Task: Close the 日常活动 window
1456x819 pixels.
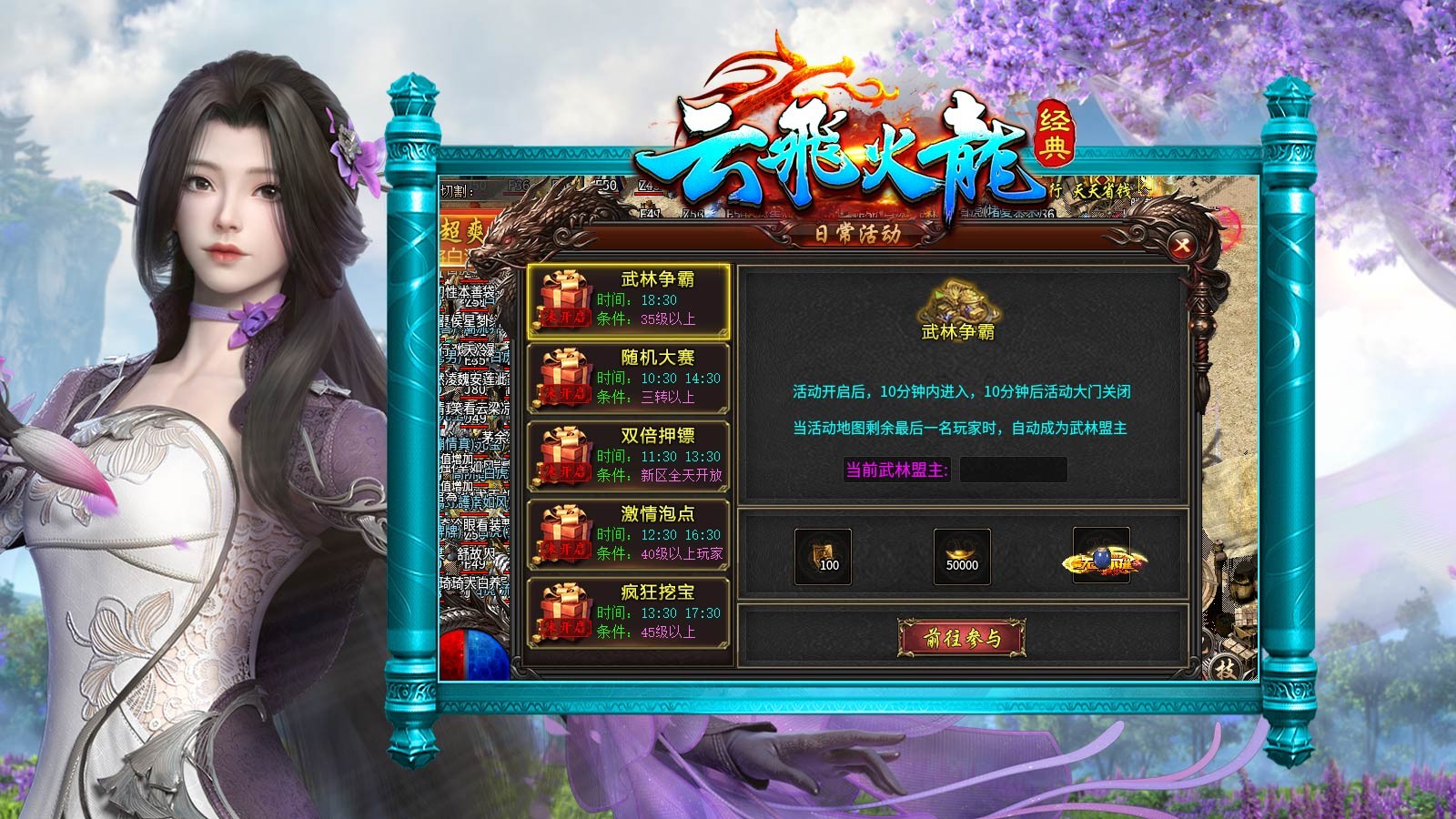Action: [x=1181, y=244]
